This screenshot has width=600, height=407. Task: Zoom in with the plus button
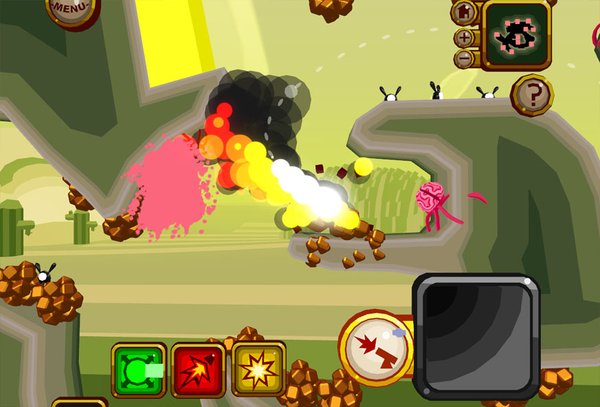coord(465,37)
